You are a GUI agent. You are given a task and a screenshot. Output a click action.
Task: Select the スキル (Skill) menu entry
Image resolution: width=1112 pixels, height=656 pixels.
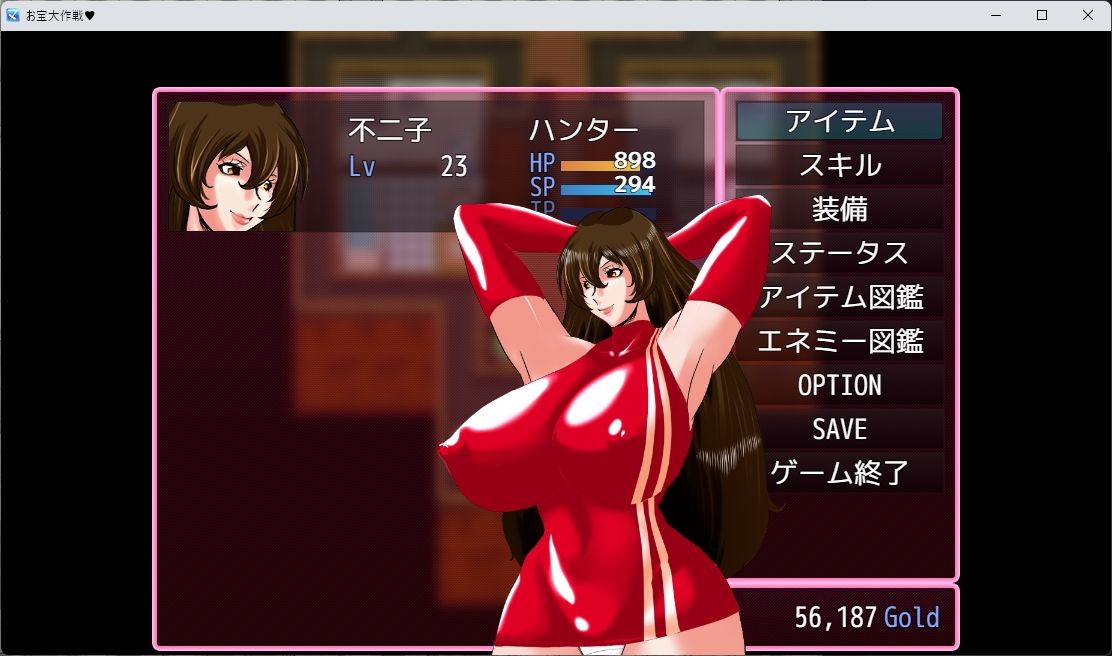pyautogui.click(x=839, y=165)
